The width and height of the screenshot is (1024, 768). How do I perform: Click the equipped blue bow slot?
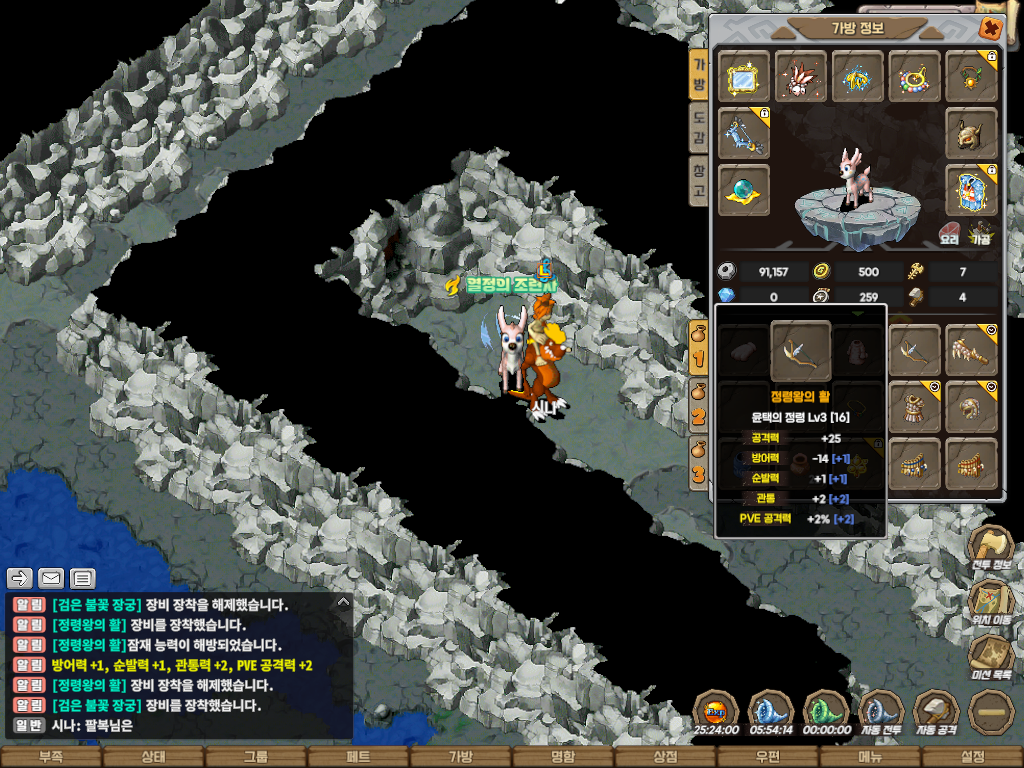point(744,133)
